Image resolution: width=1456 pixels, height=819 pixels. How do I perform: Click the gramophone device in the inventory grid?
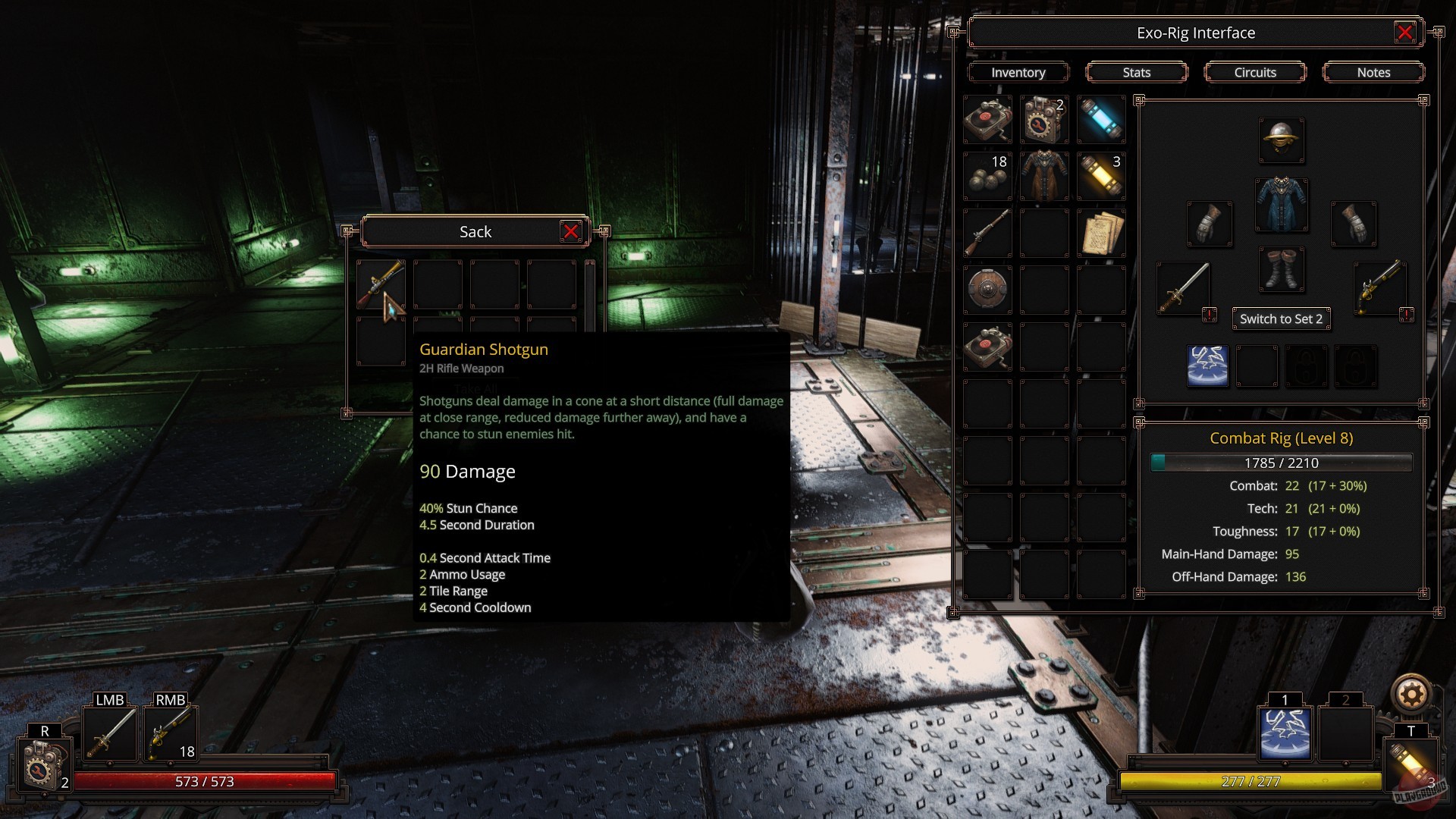(987, 119)
